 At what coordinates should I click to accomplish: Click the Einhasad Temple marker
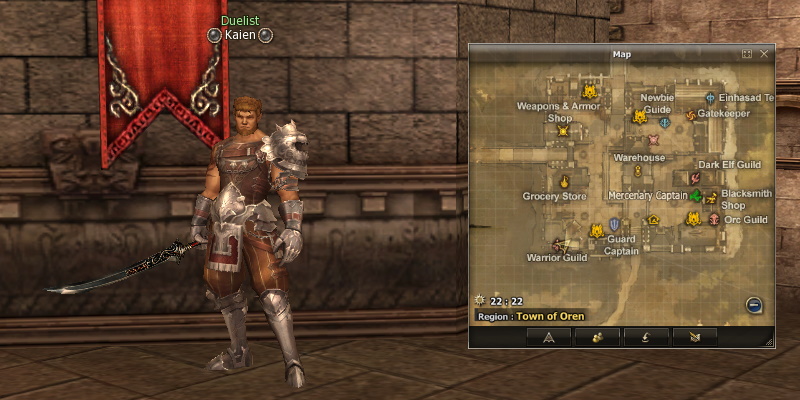[x=710, y=98]
